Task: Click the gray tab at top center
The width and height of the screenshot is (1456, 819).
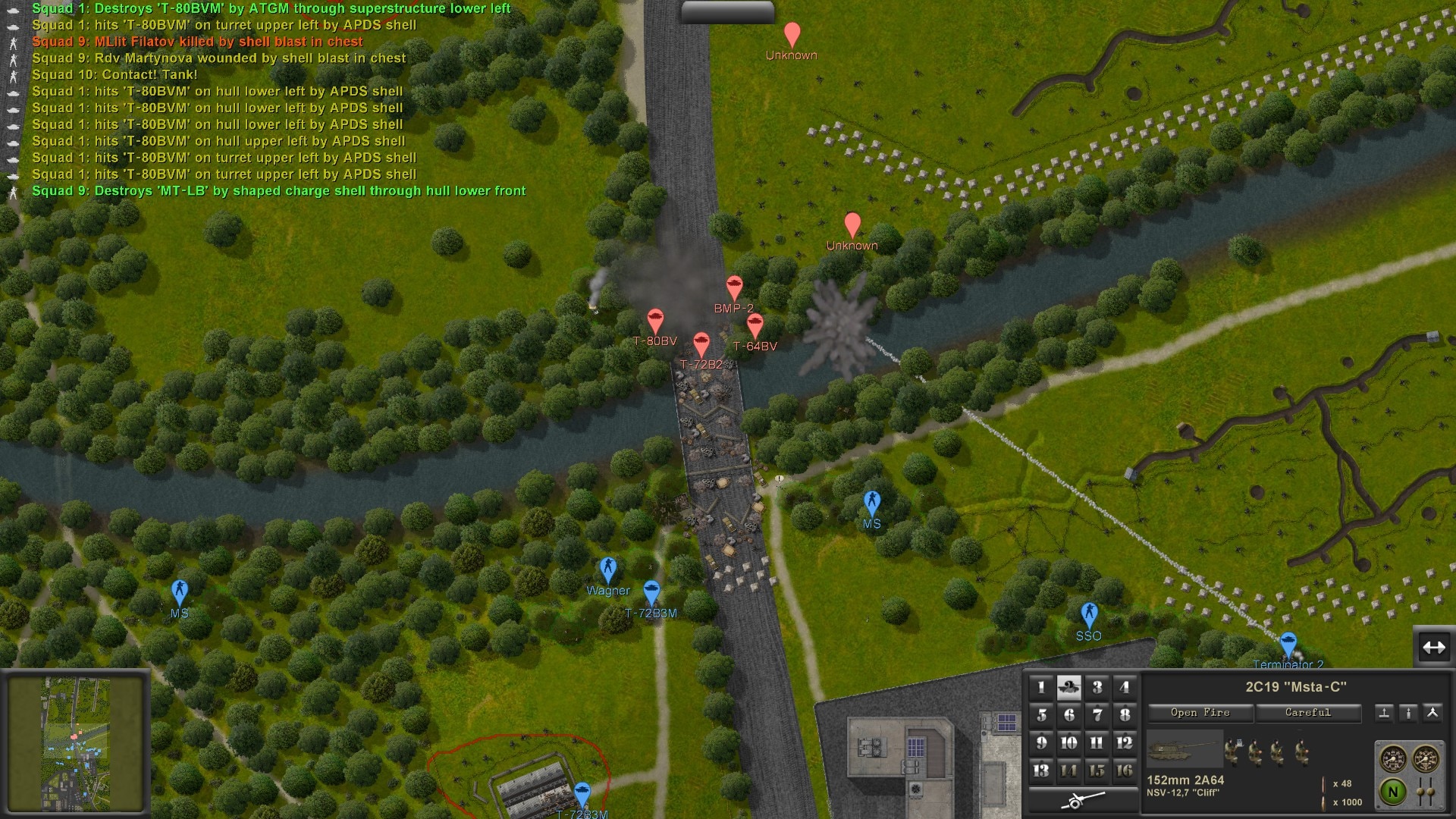Action: 727,11
